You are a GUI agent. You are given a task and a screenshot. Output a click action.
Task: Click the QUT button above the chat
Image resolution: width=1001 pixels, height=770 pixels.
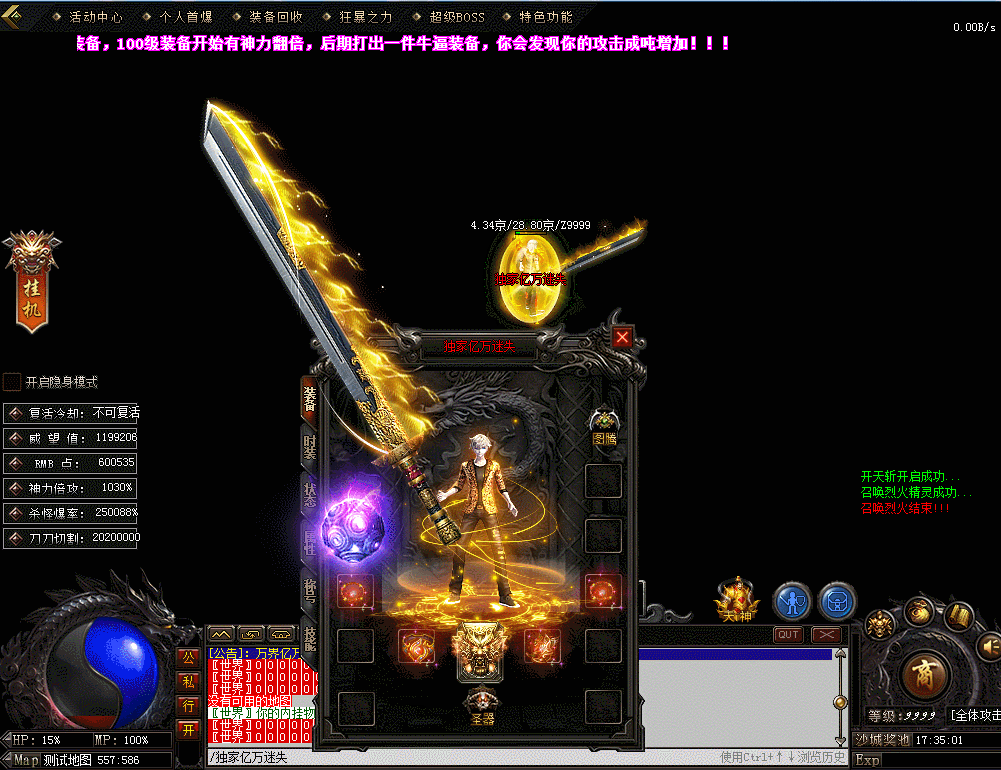coord(788,634)
